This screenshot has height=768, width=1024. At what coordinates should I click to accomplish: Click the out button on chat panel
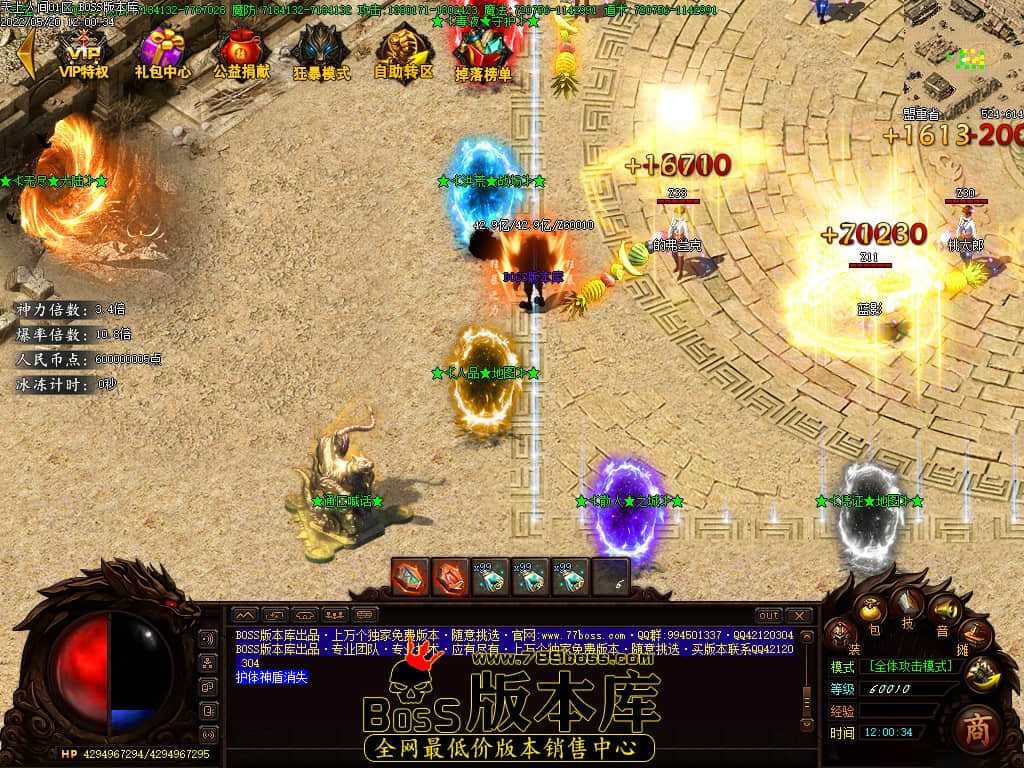coord(768,615)
